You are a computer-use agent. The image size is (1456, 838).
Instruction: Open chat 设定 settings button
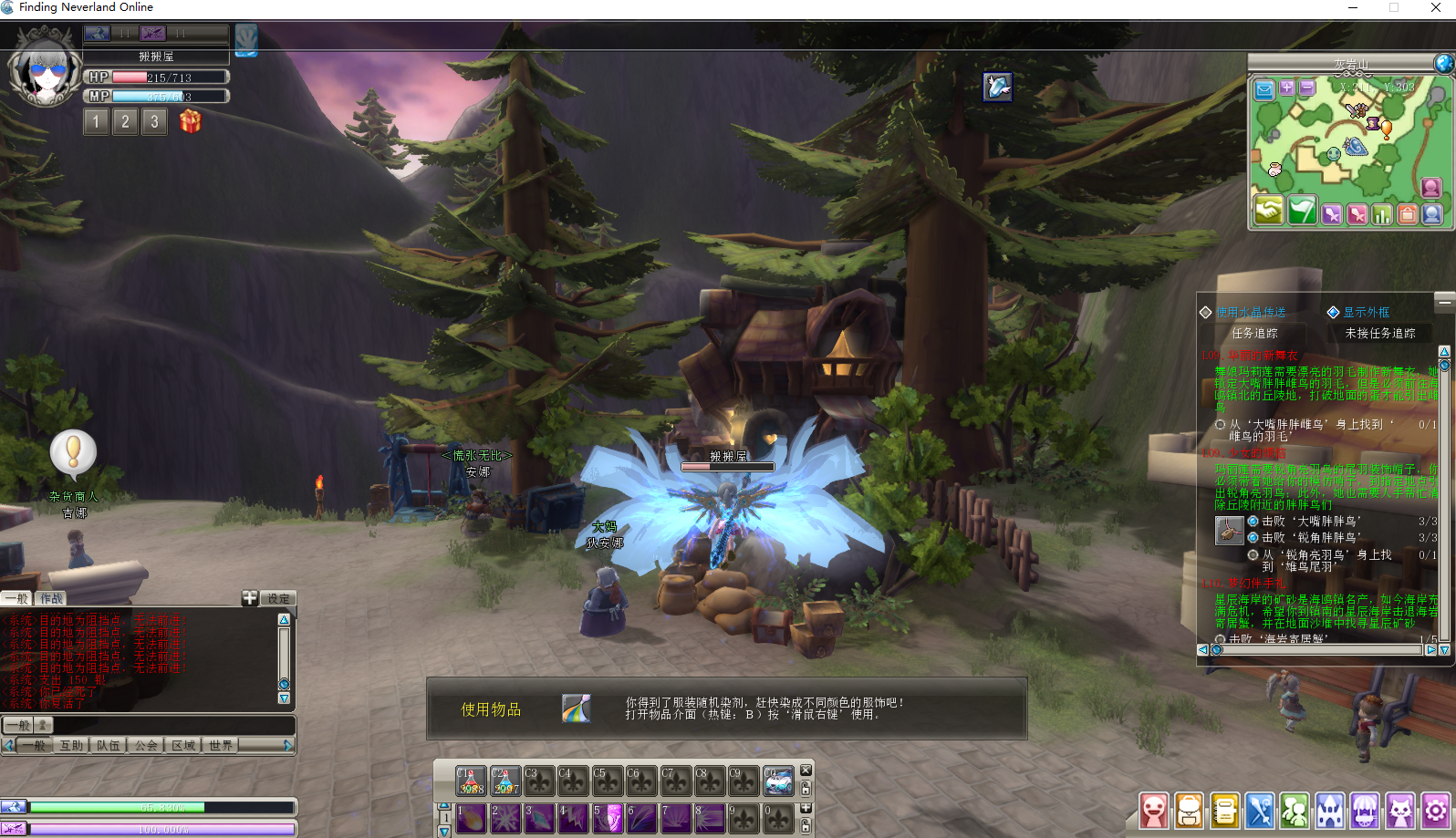pos(278,598)
